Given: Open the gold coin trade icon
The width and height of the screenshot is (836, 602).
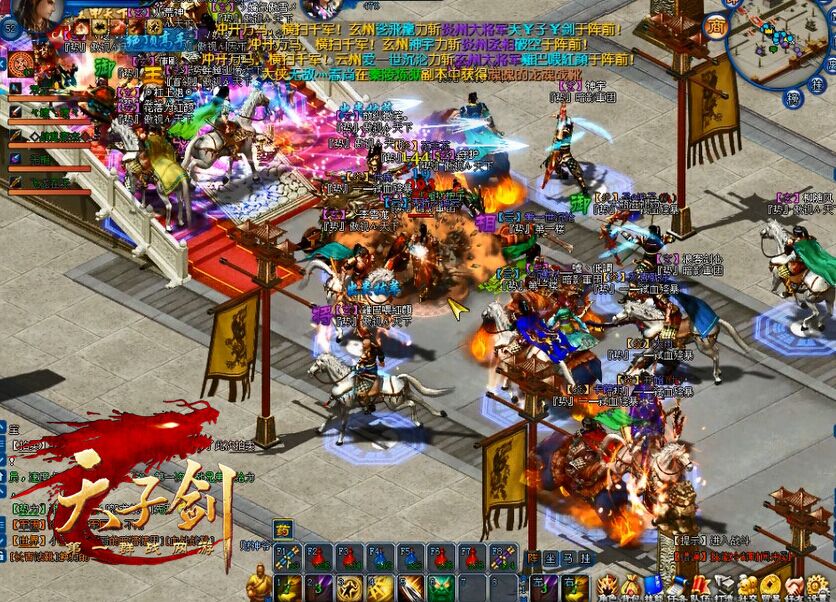Looking at the screenshot, I should point(770,586).
